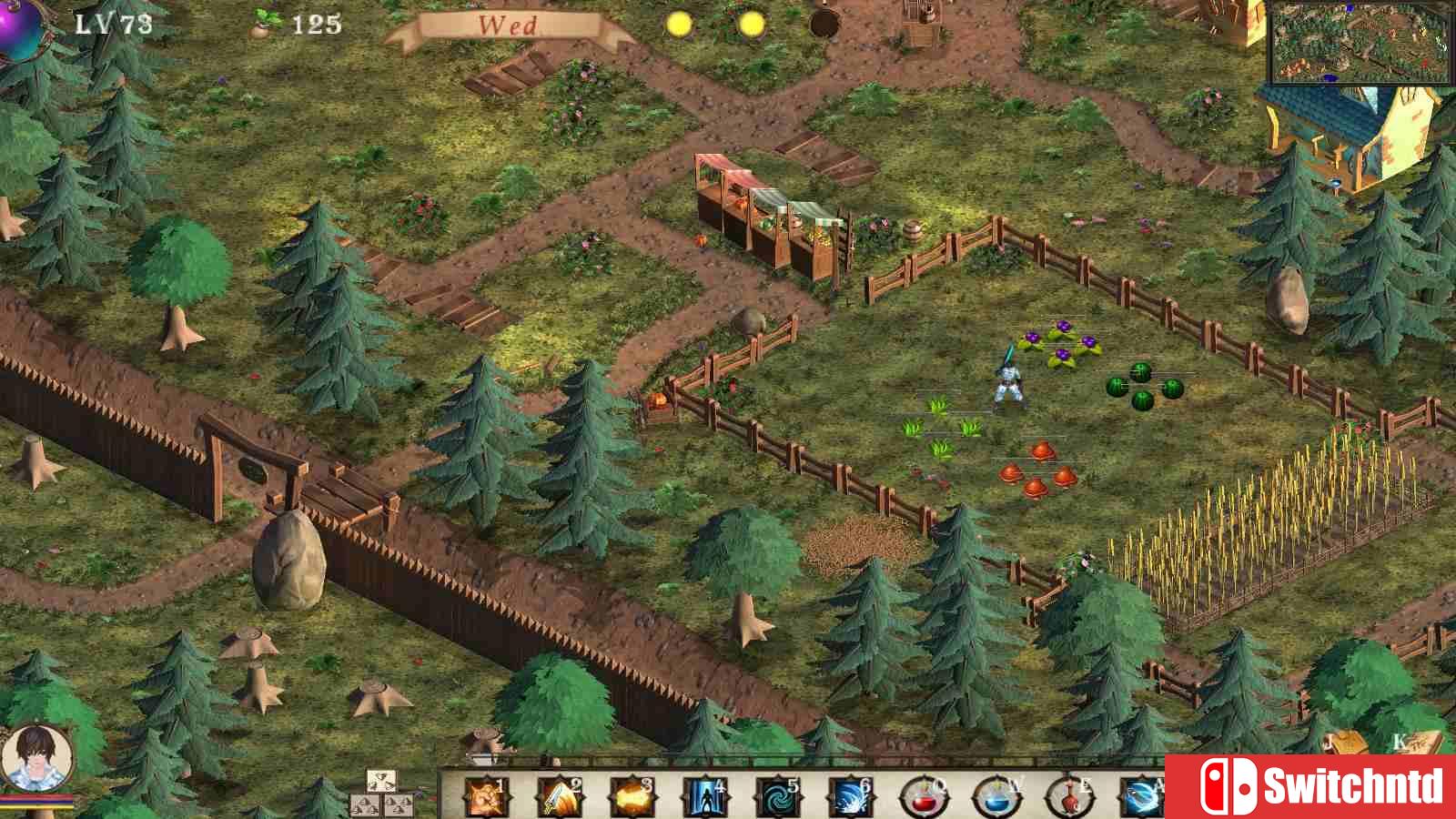Drink the red health potion
The width and height of the screenshot is (1456, 819).
pos(922,797)
